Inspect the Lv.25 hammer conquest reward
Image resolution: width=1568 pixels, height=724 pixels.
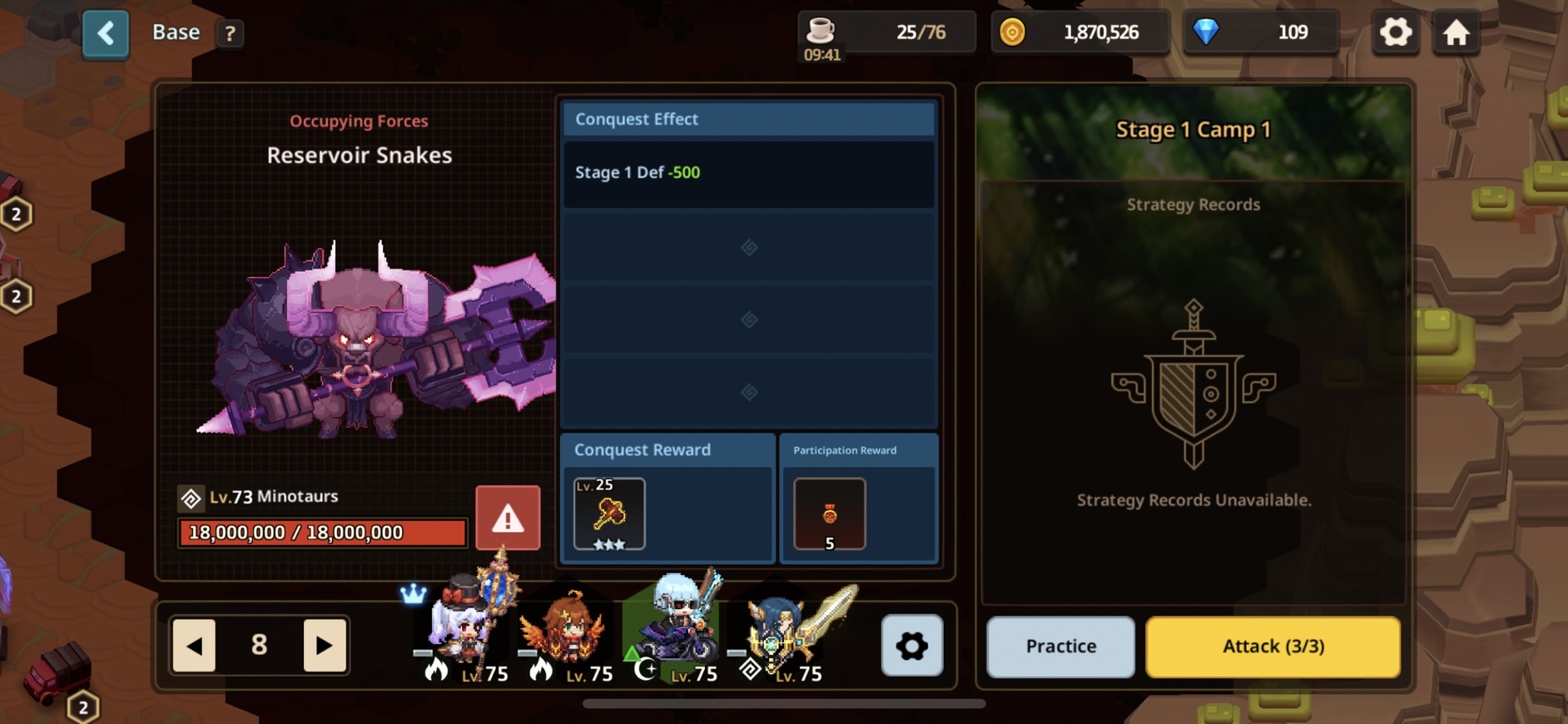(609, 513)
